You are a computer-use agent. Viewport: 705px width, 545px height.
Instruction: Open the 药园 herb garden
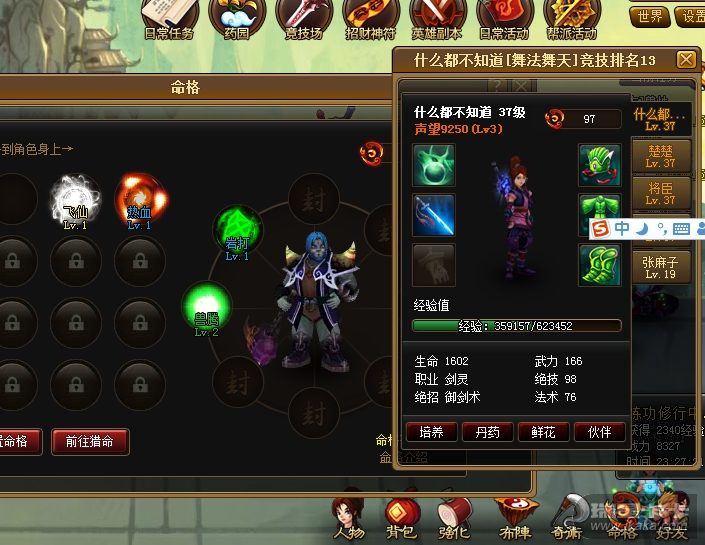point(235,17)
